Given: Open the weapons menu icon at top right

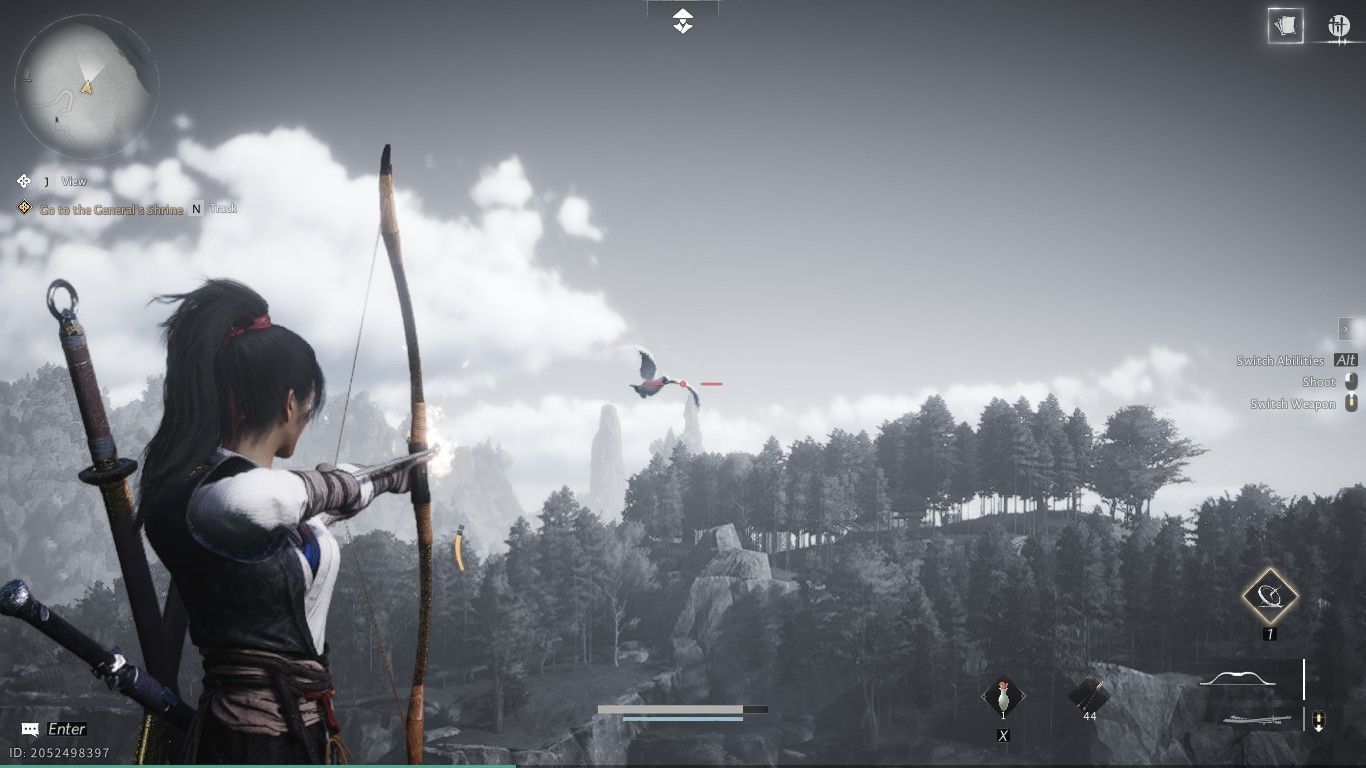Looking at the screenshot, I should coord(1341,25).
